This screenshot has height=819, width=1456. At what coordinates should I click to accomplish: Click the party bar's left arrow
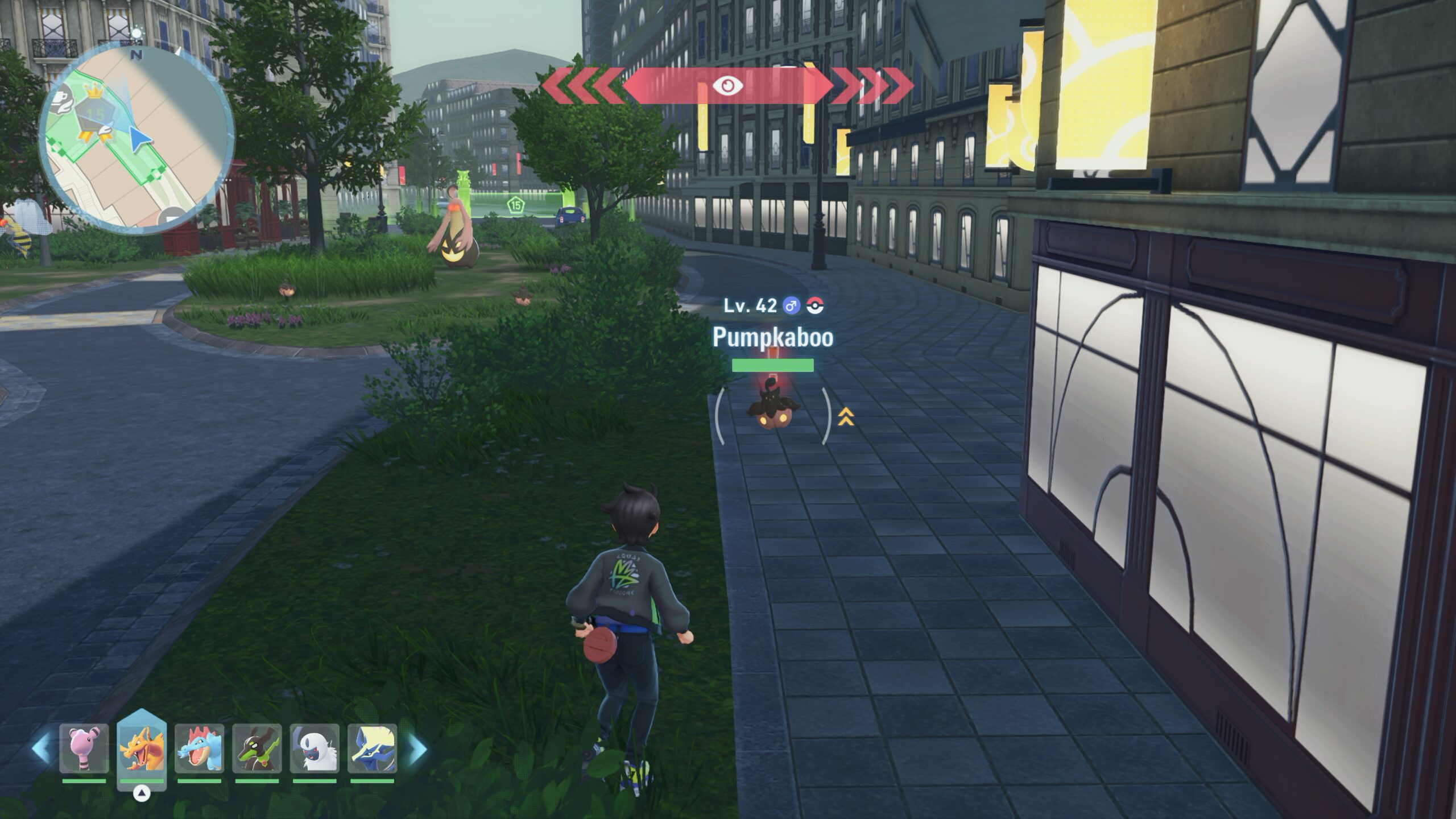tap(41, 749)
